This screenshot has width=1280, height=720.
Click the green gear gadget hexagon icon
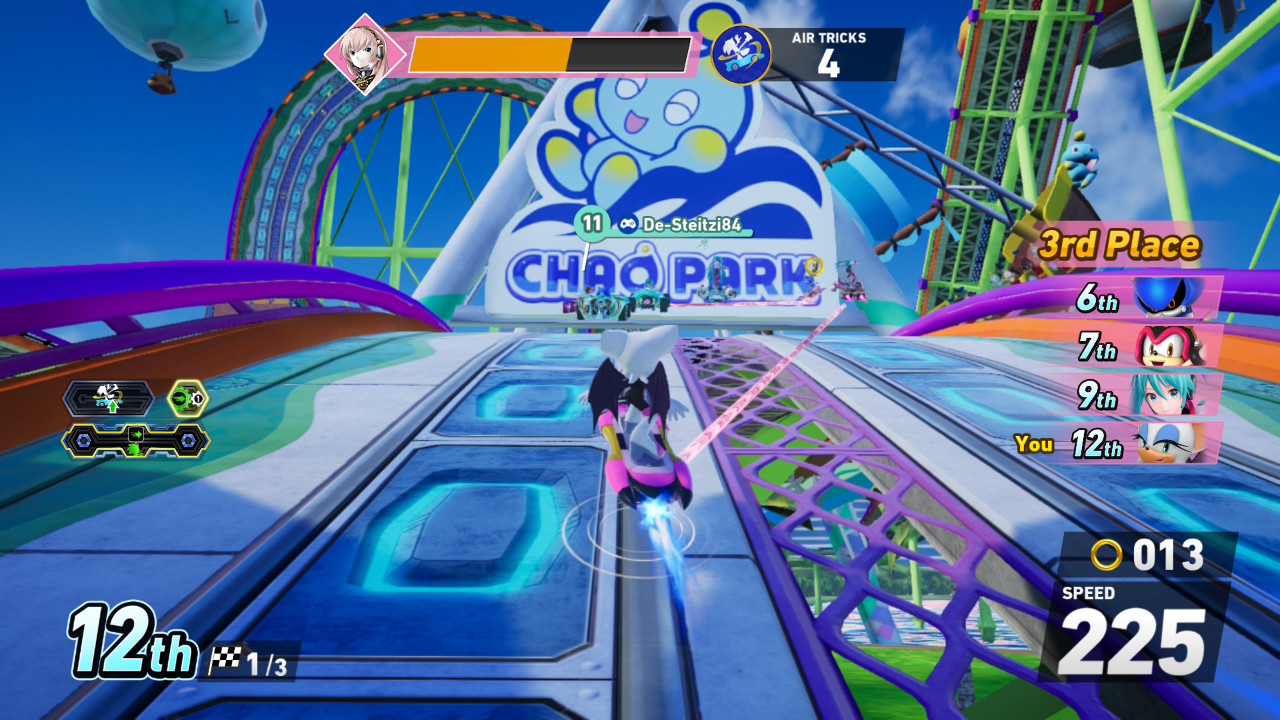click(187, 399)
